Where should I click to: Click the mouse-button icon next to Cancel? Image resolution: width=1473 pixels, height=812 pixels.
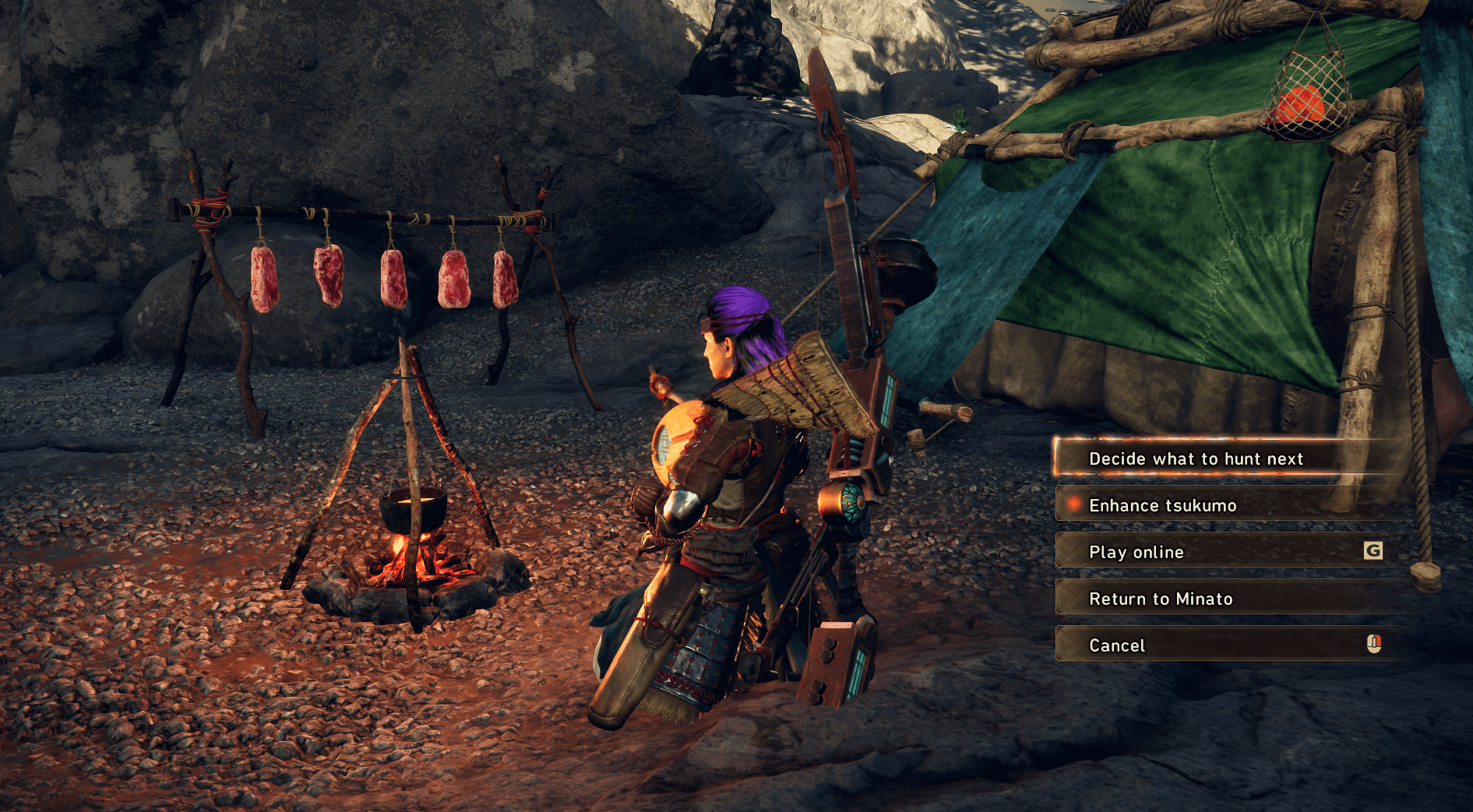tap(1374, 645)
